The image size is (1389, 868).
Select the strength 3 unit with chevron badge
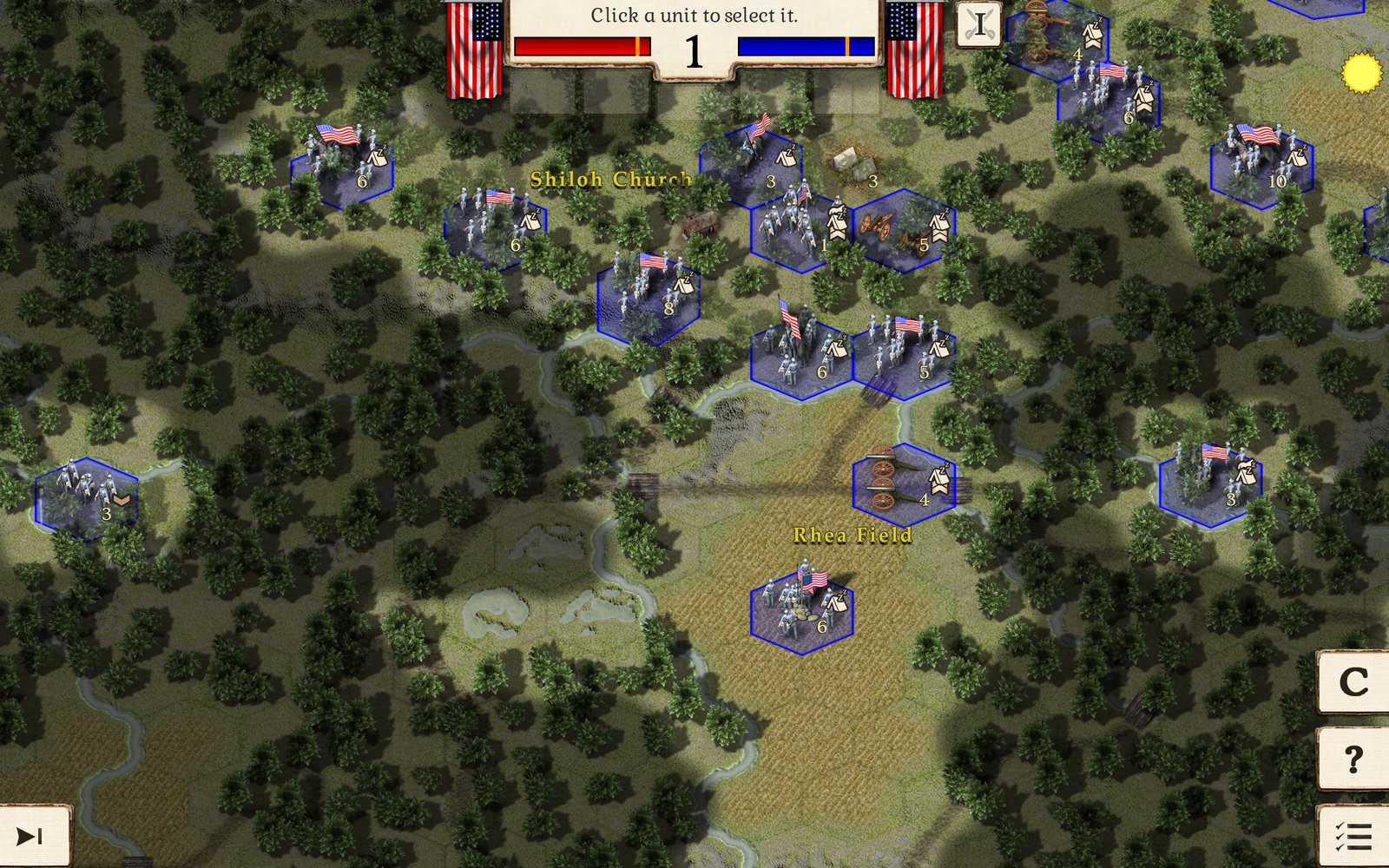coord(87,497)
